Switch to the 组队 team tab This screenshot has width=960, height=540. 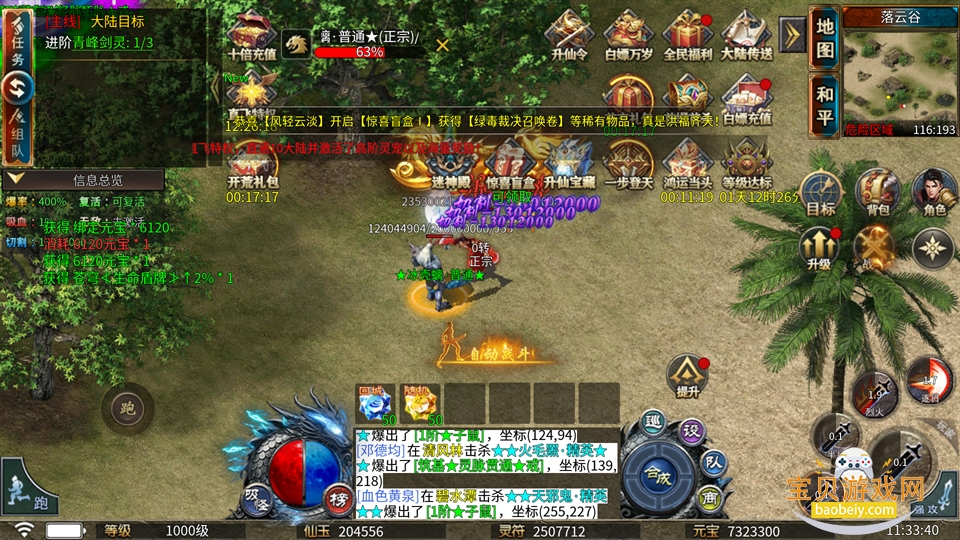[17, 135]
